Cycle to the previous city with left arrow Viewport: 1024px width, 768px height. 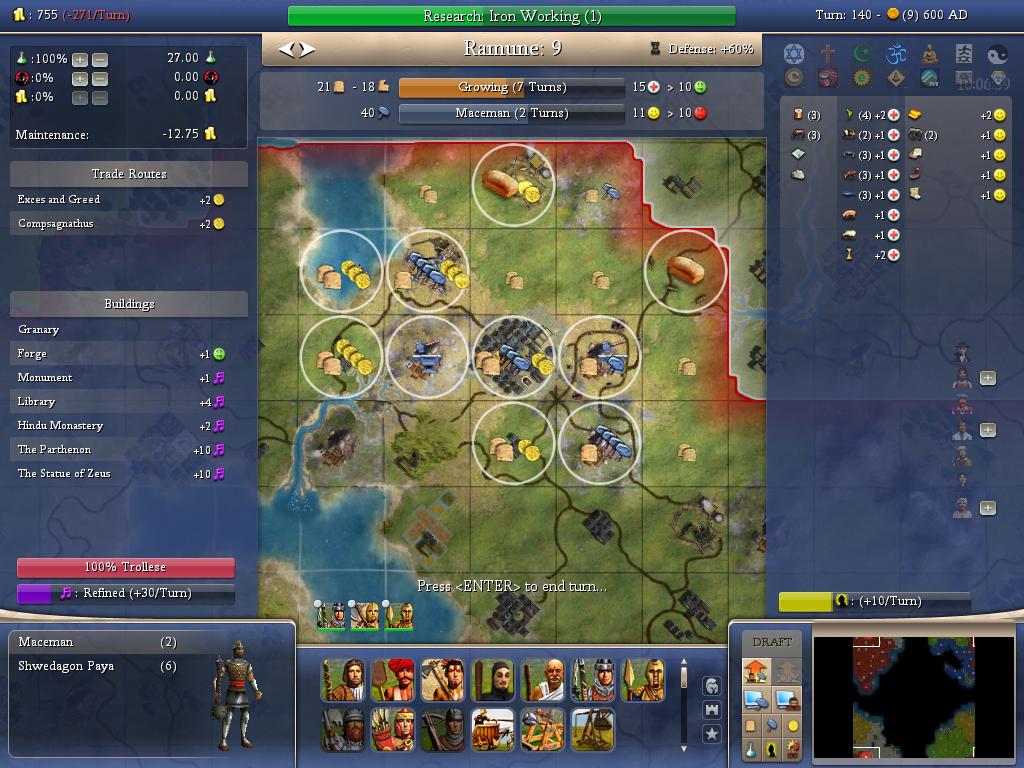pyautogui.click(x=287, y=48)
